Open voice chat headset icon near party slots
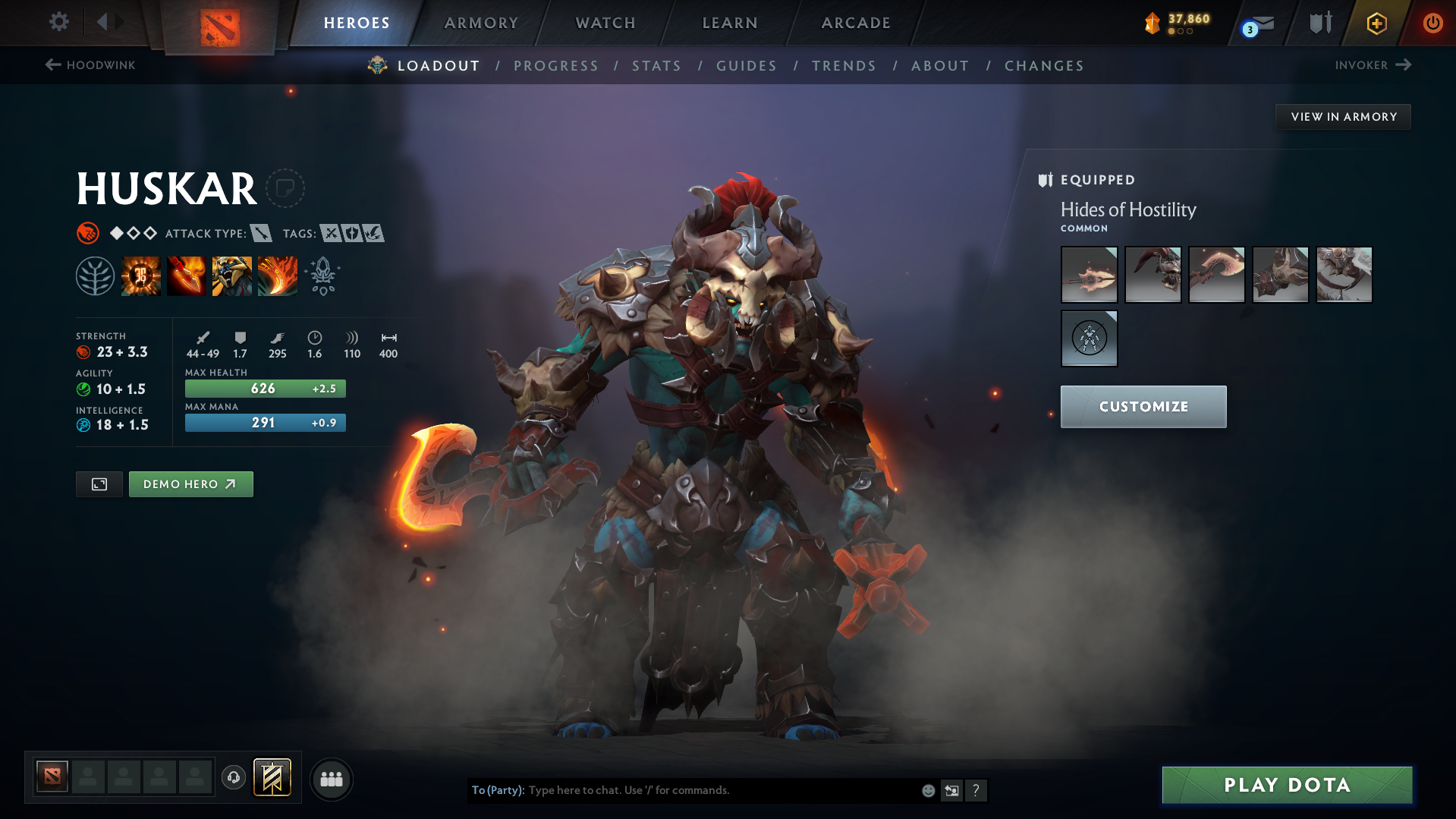1456x819 pixels. point(233,778)
